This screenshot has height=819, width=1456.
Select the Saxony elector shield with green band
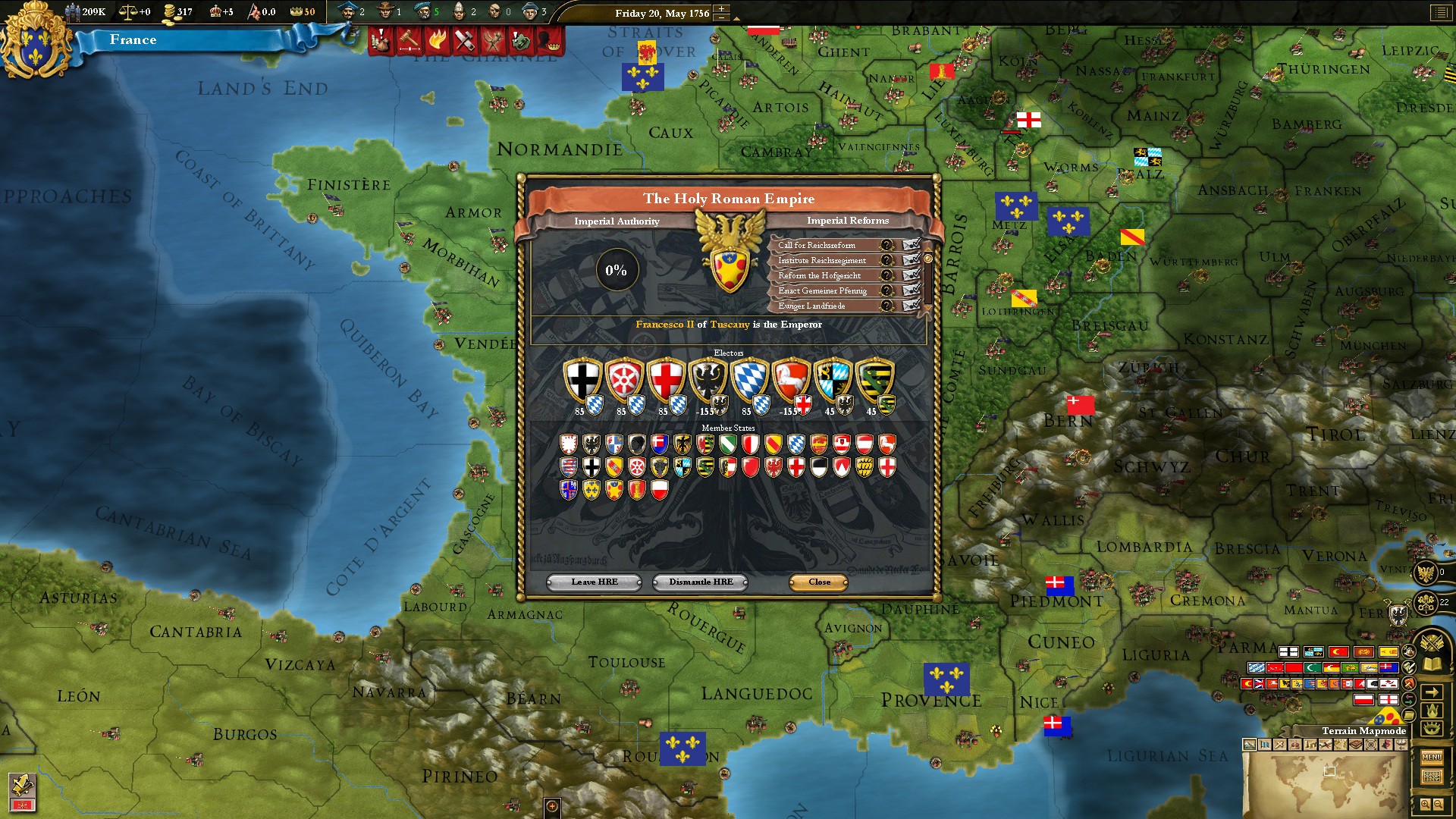point(874,379)
